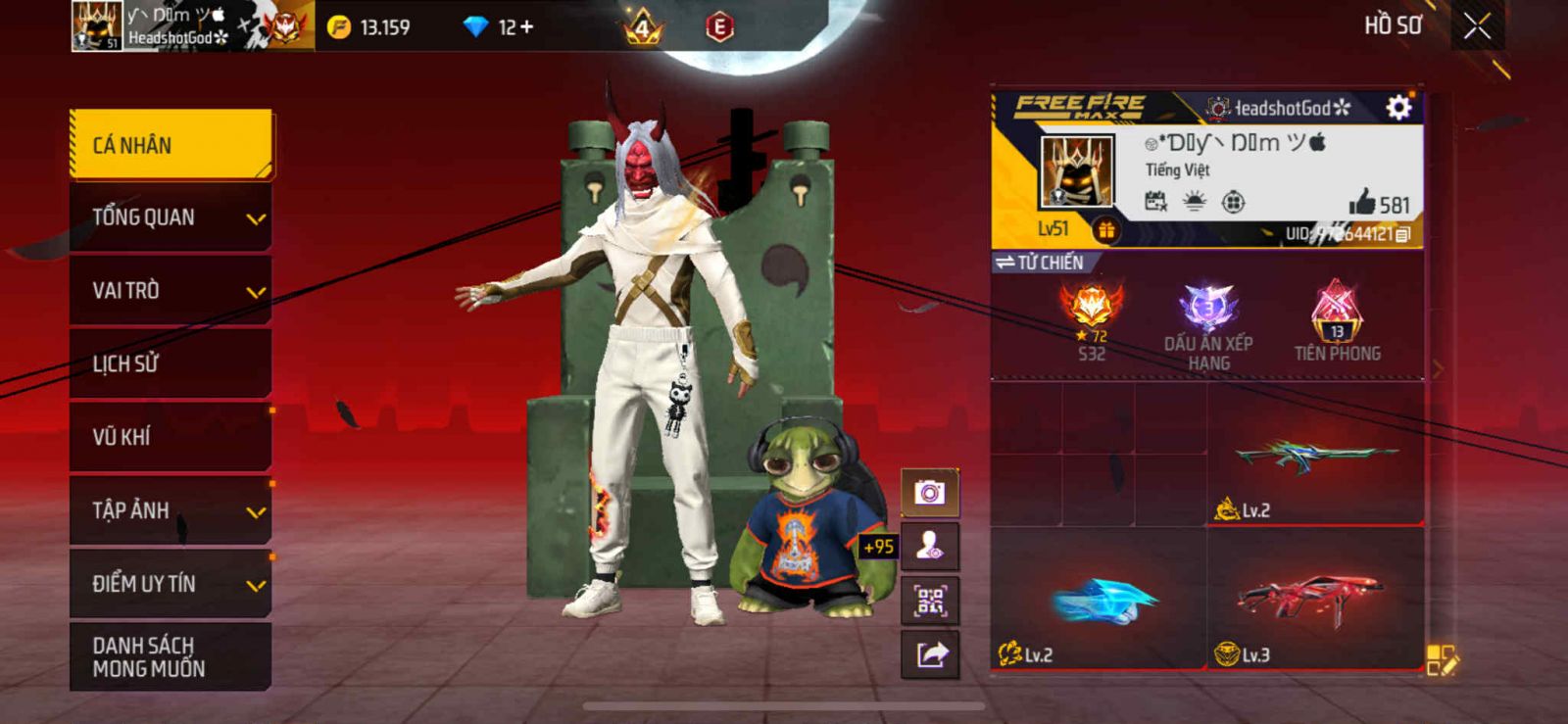
Task: Copy the UID with the copy icon
Action: 1402,234
